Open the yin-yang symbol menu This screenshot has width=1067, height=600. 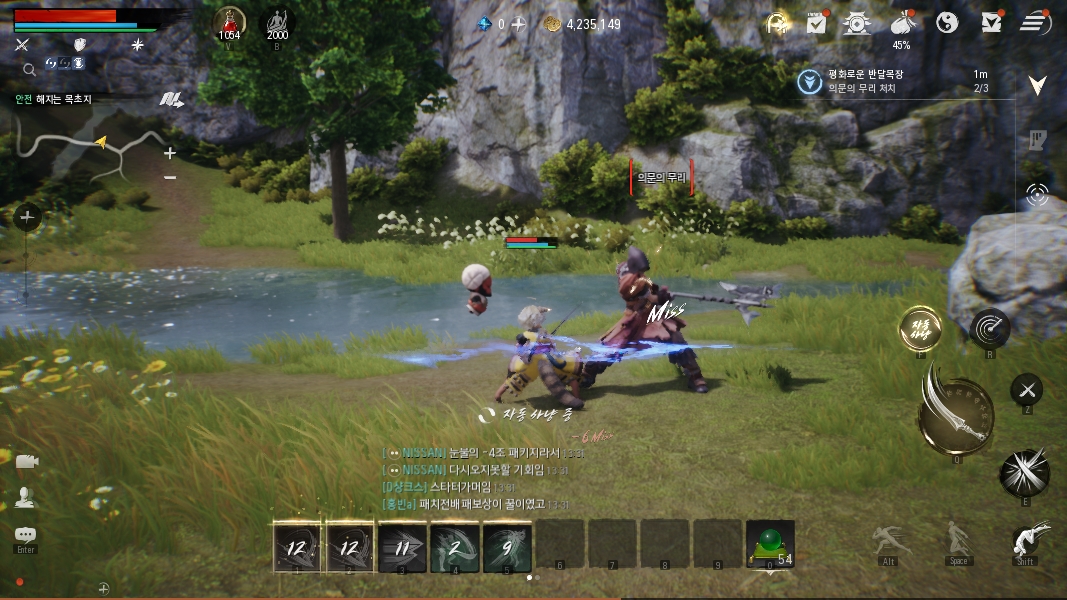(x=947, y=22)
